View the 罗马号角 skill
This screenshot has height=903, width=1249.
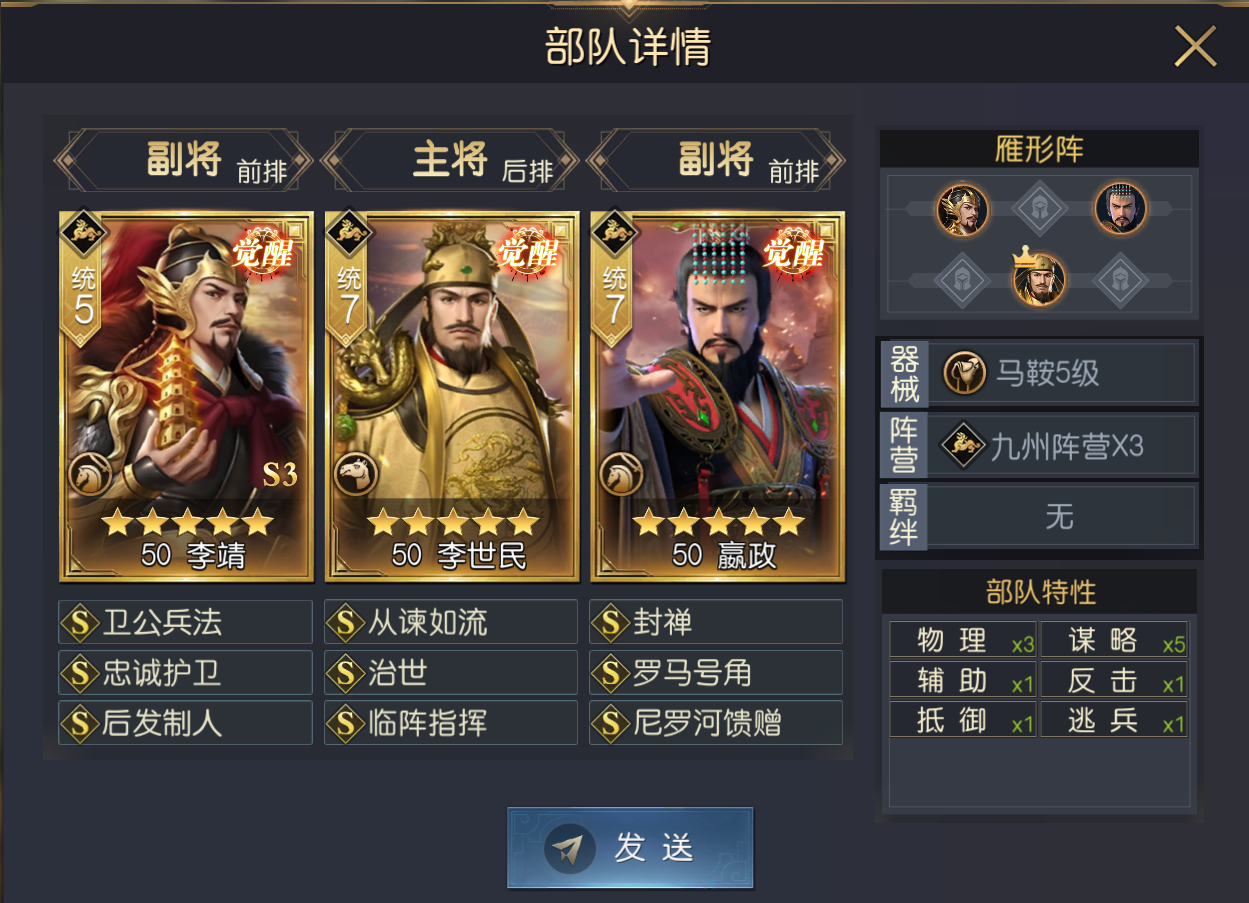coord(716,673)
